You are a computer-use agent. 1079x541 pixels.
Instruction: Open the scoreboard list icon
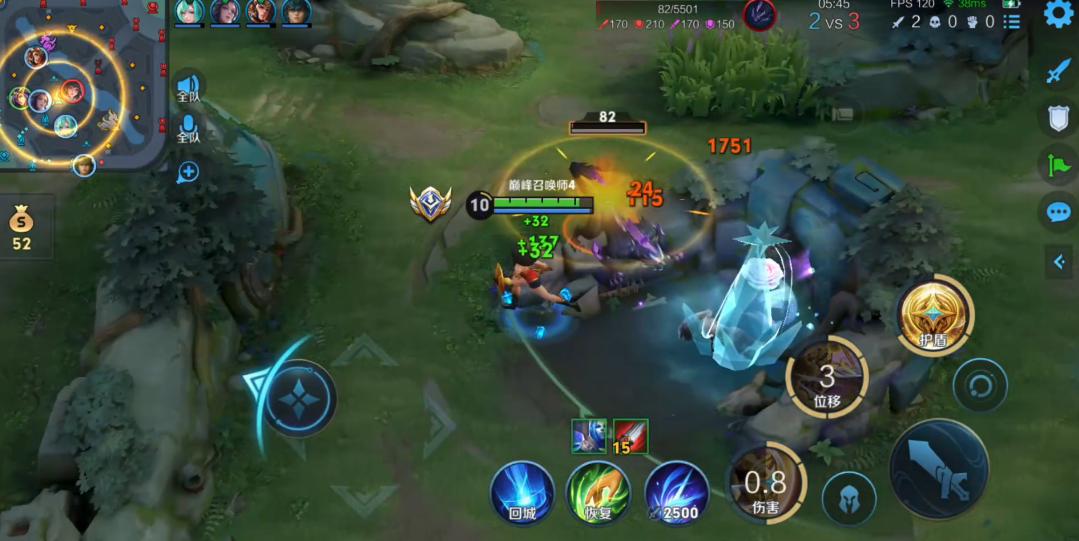(x=1011, y=21)
